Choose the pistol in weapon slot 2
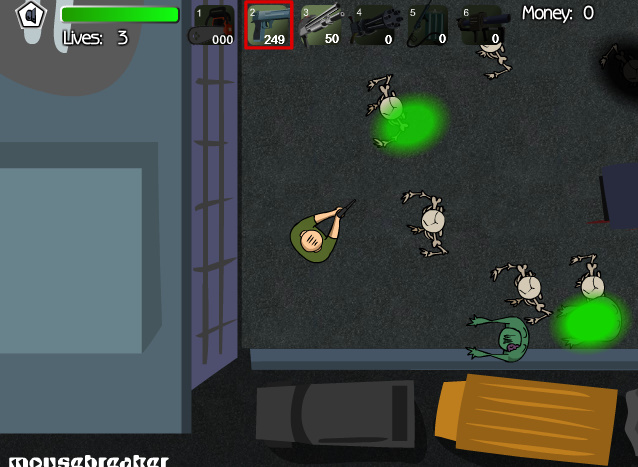This screenshot has height=467, width=638. pyautogui.click(x=269, y=25)
